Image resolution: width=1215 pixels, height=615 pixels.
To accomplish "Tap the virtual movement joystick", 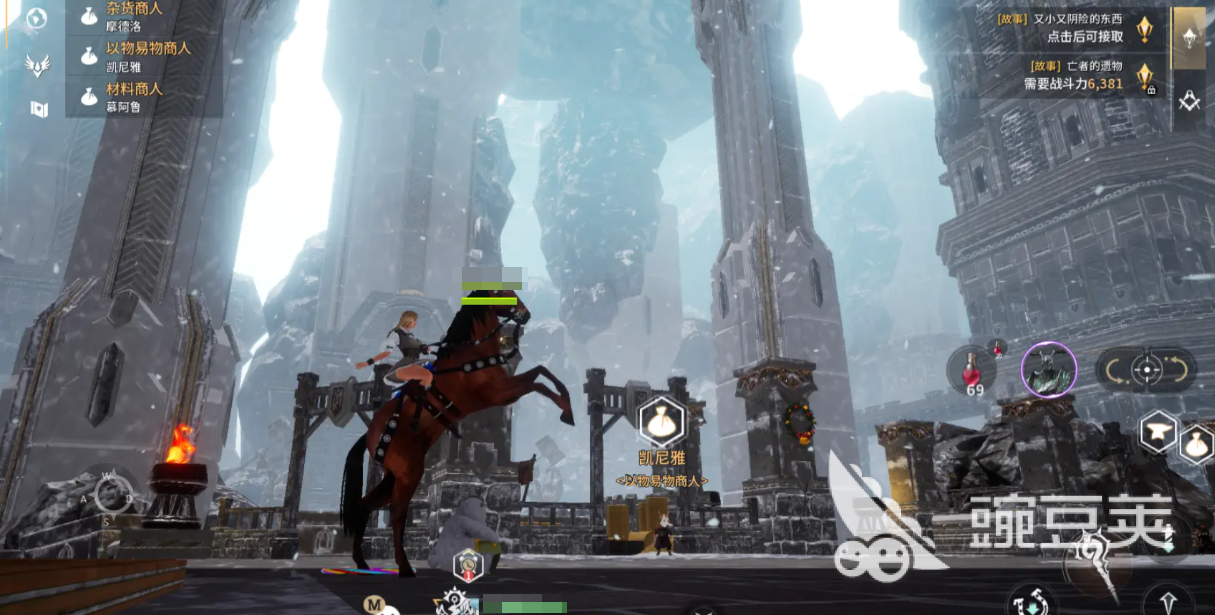I will (112, 495).
